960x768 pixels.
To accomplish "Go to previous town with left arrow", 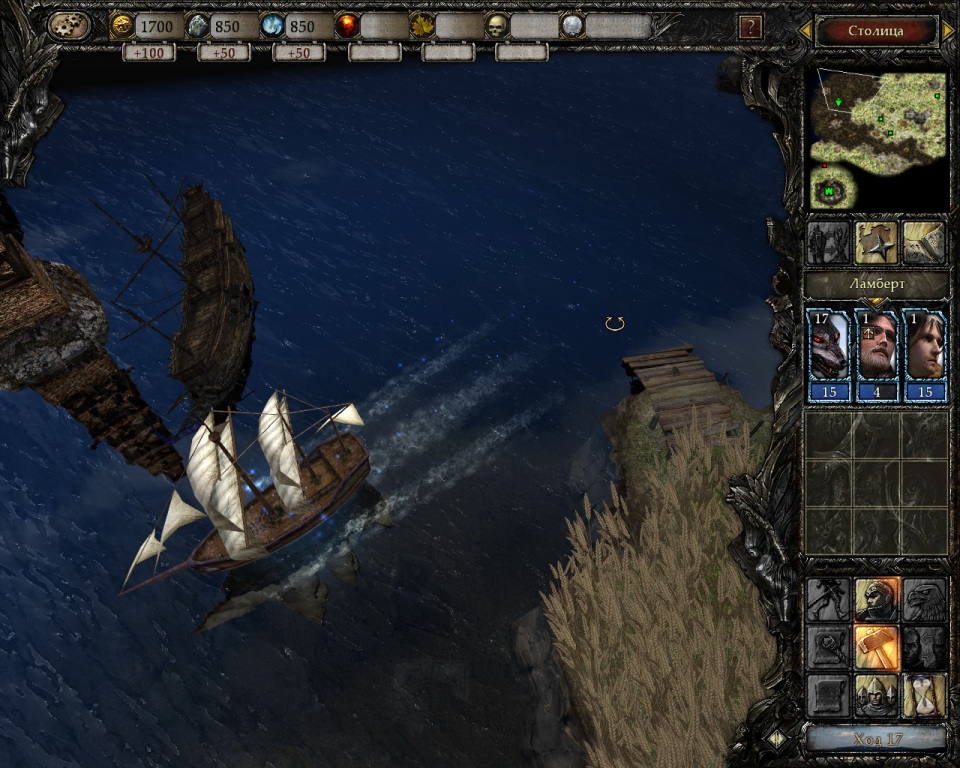I will 805,31.
